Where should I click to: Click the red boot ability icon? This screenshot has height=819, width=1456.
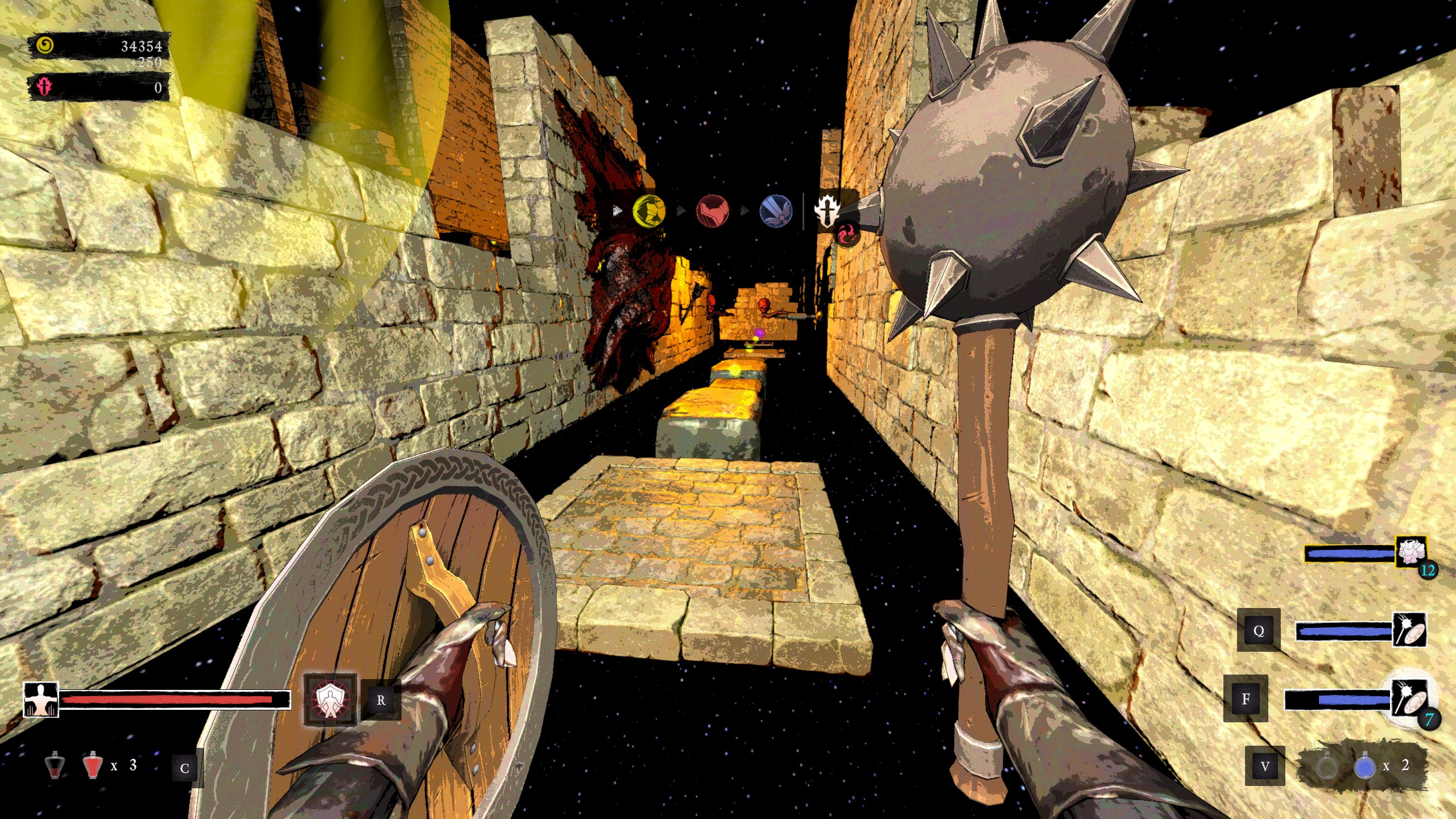[712, 211]
